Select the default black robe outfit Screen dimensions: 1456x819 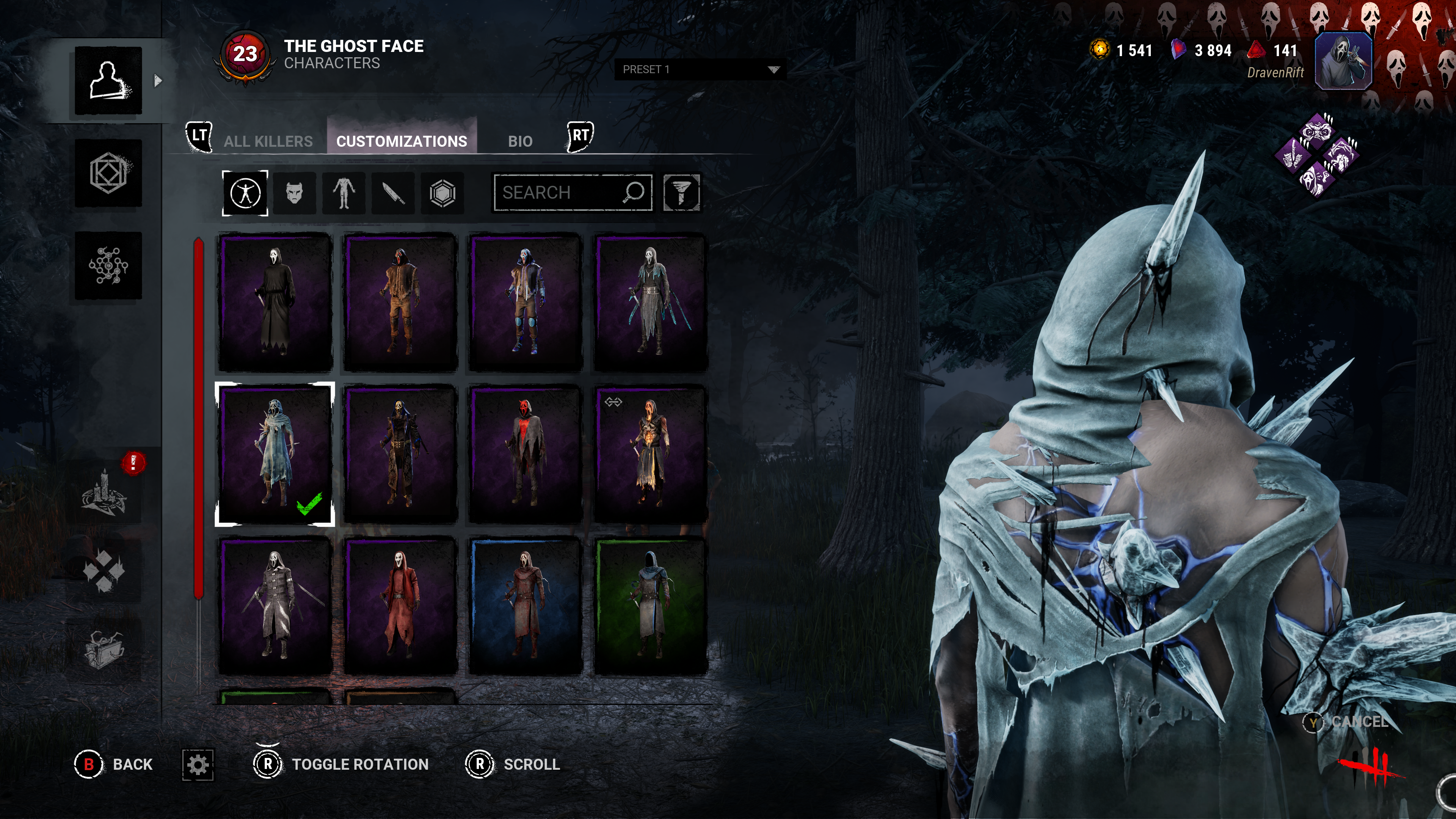(275, 303)
